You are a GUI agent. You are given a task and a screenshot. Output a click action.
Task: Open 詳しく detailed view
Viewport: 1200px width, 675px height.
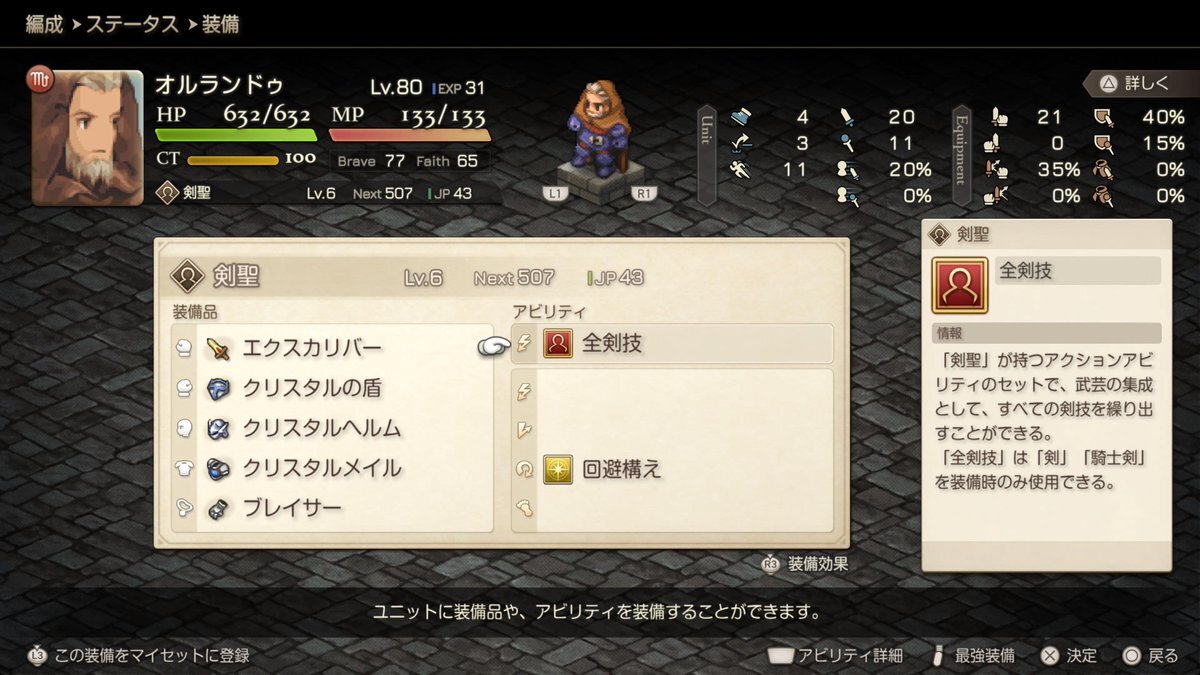click(x=1135, y=83)
